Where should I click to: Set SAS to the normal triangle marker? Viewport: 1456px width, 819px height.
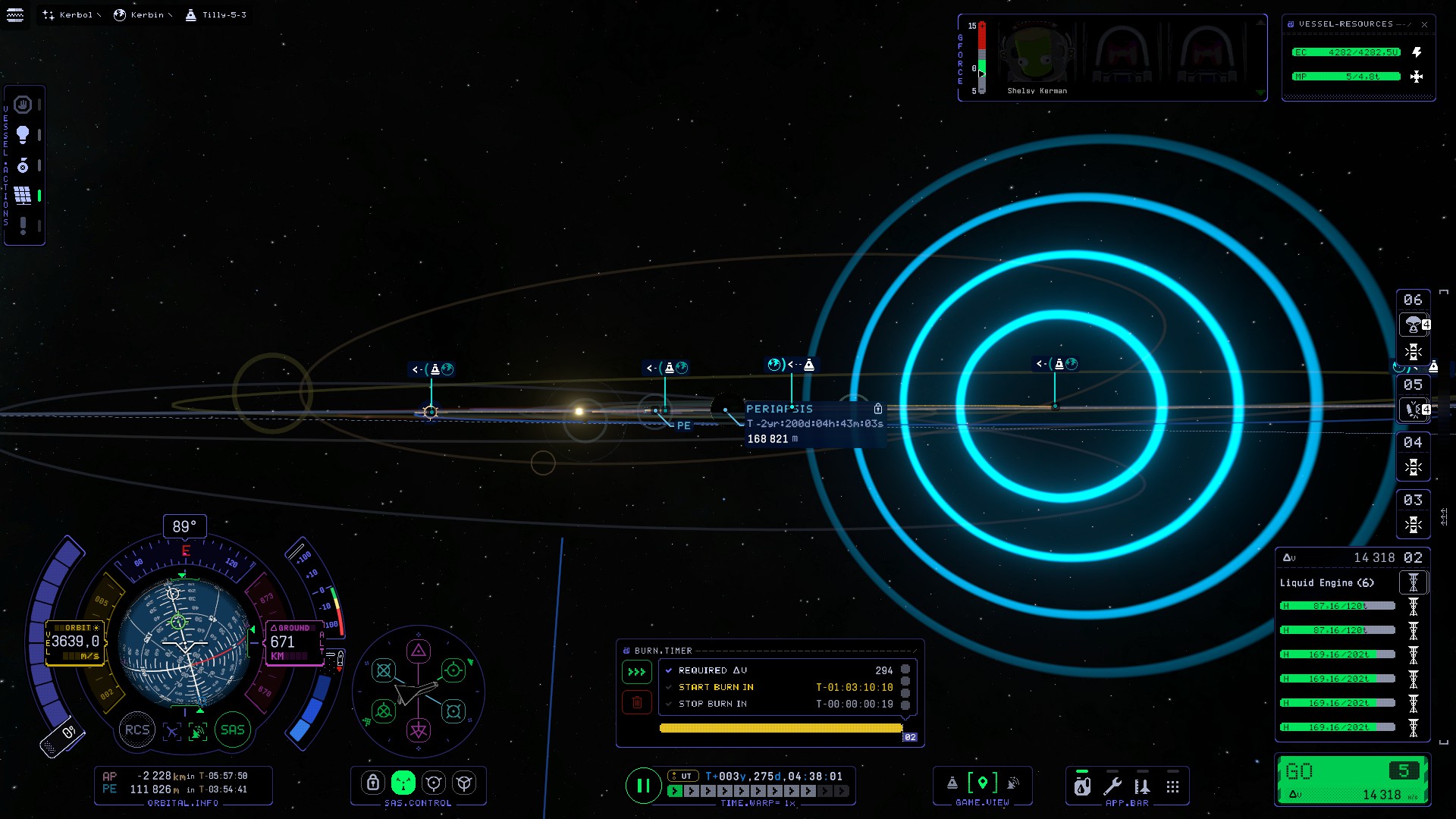coord(419,651)
